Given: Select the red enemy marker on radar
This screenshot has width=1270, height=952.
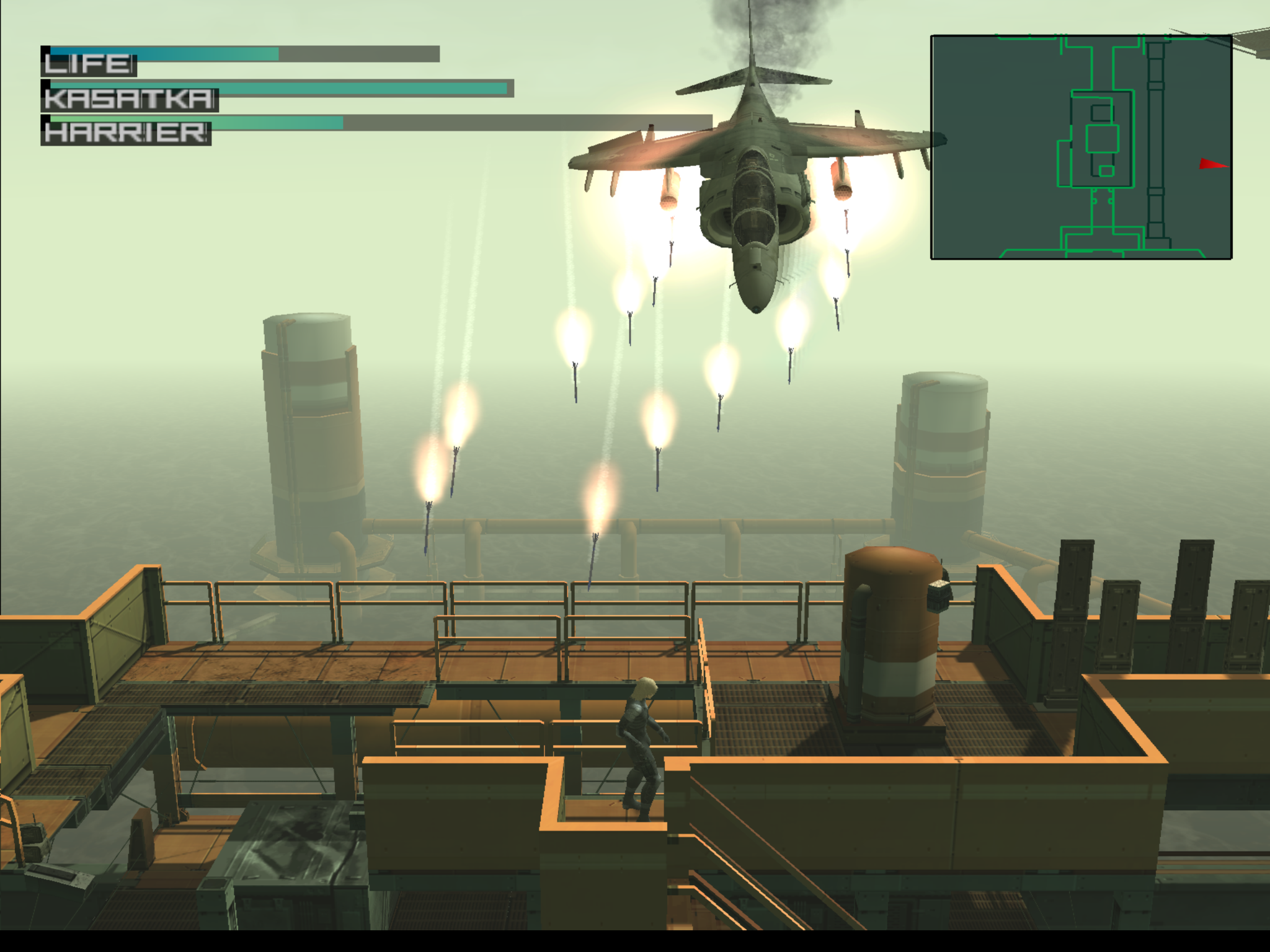Looking at the screenshot, I should point(1212,164).
